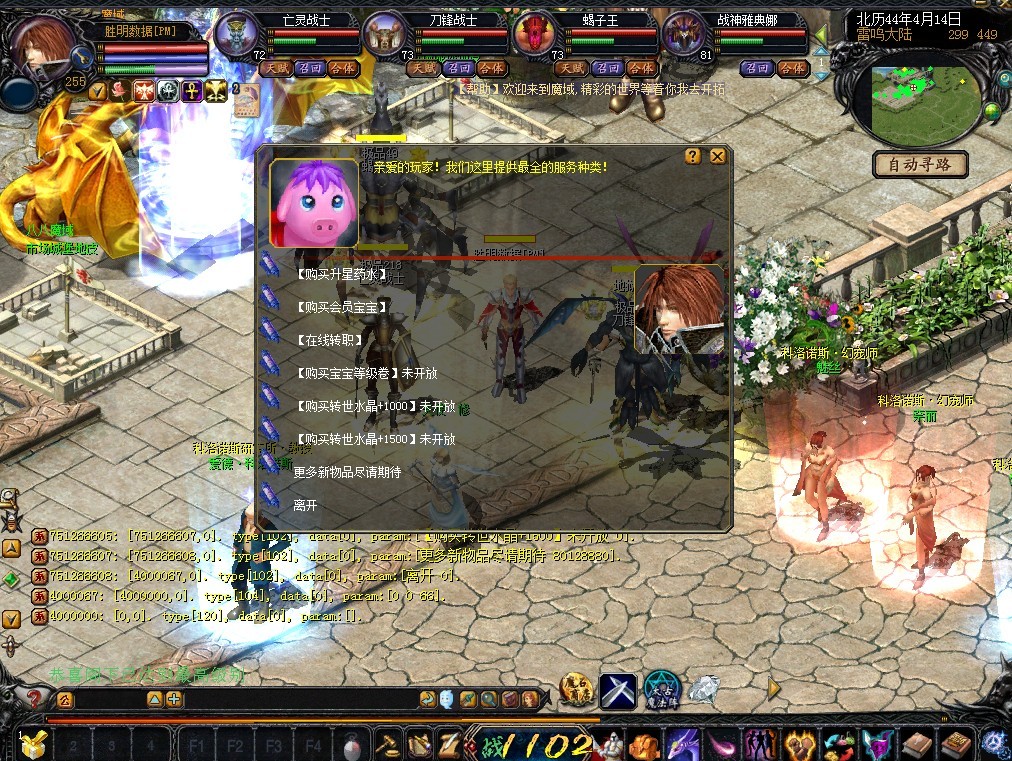Open the red question mark help button
Screen dimensions: 1012x761
[x=34, y=699]
